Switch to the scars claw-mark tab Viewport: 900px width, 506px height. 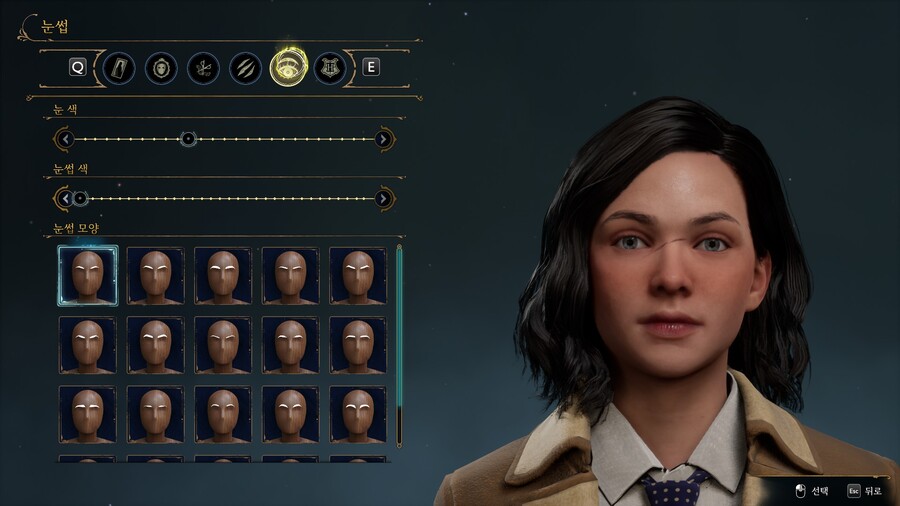click(245, 68)
